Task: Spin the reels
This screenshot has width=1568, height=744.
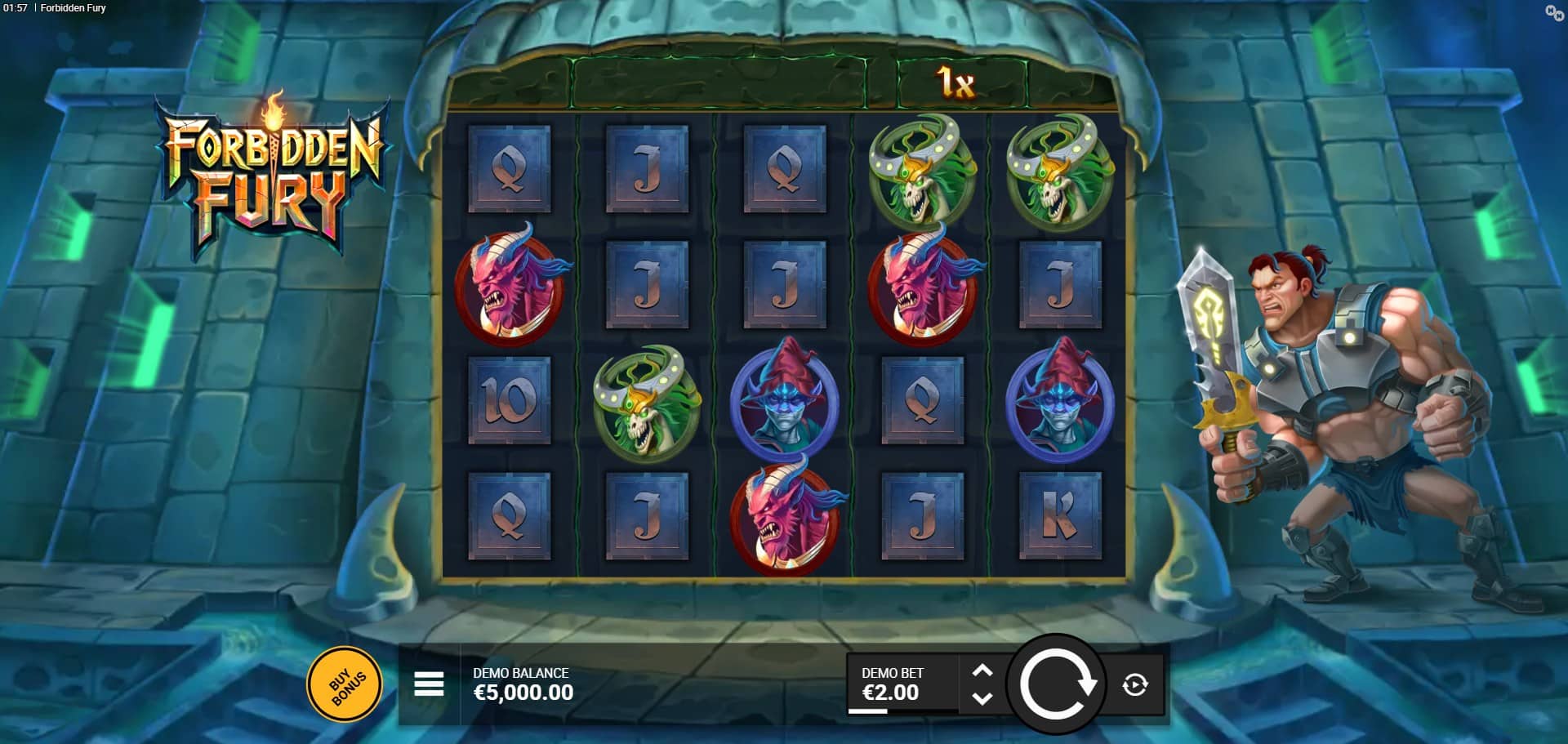Action: [1056, 684]
